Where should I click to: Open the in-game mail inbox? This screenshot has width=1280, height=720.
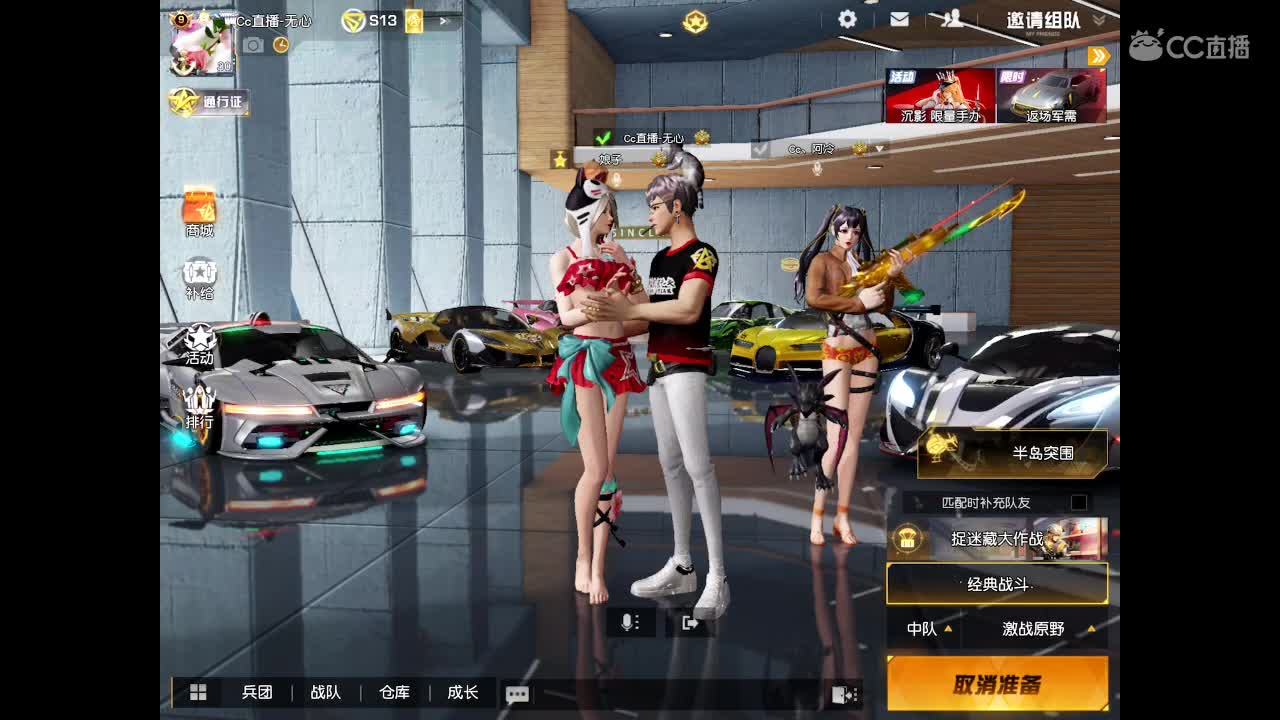[899, 18]
